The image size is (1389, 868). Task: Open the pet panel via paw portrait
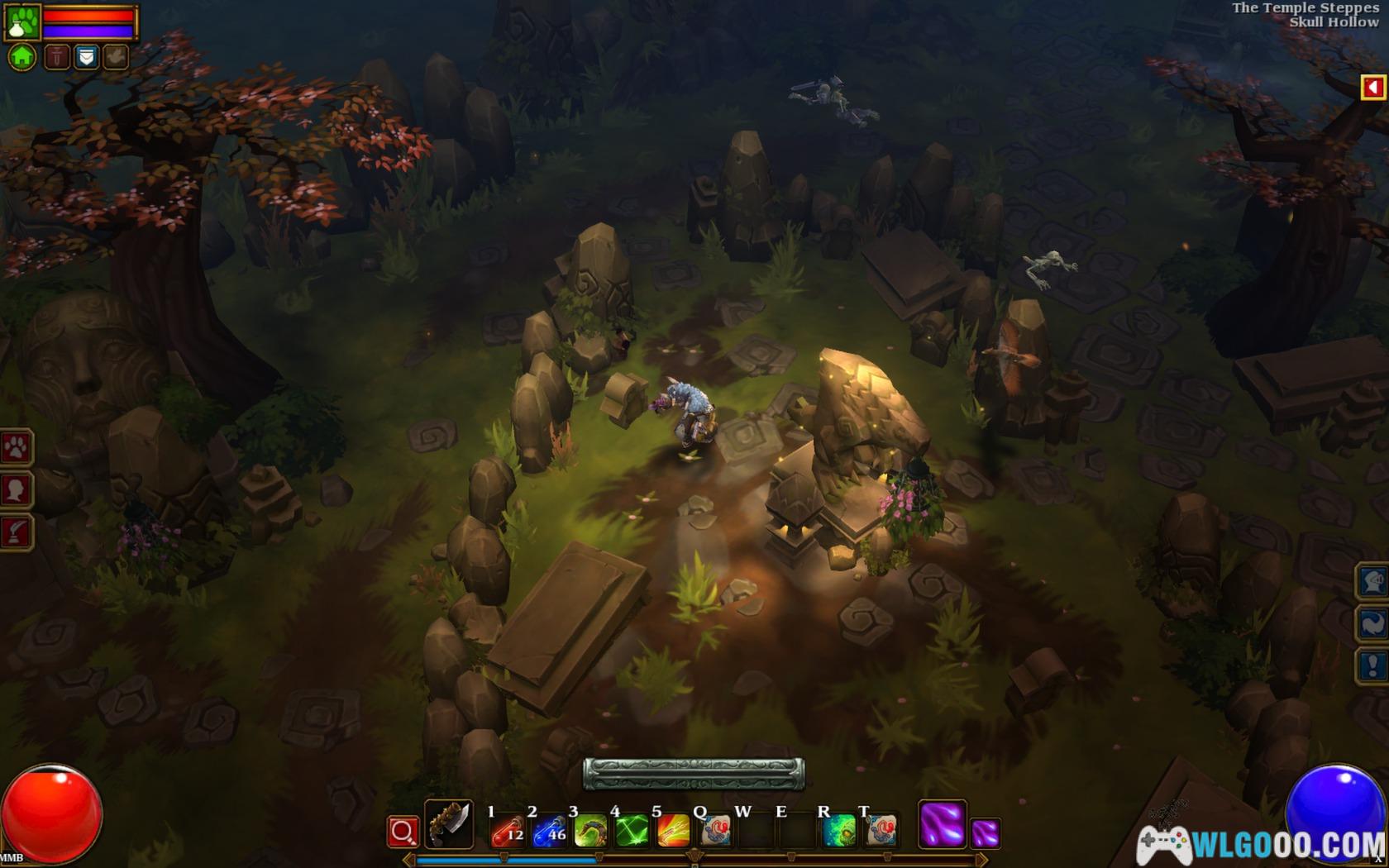pos(22,22)
